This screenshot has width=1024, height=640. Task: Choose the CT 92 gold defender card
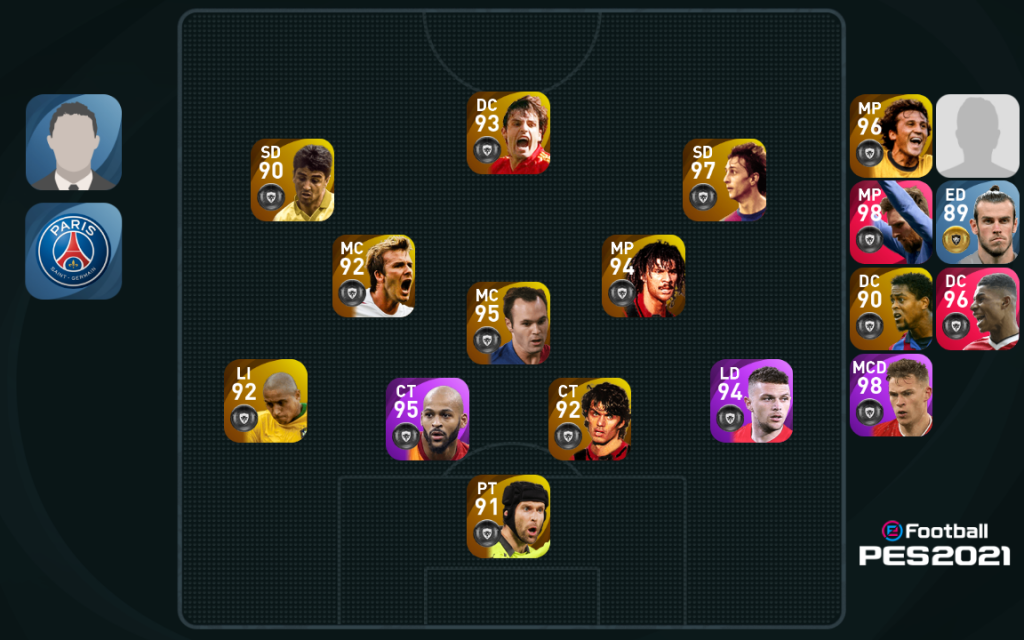589,419
